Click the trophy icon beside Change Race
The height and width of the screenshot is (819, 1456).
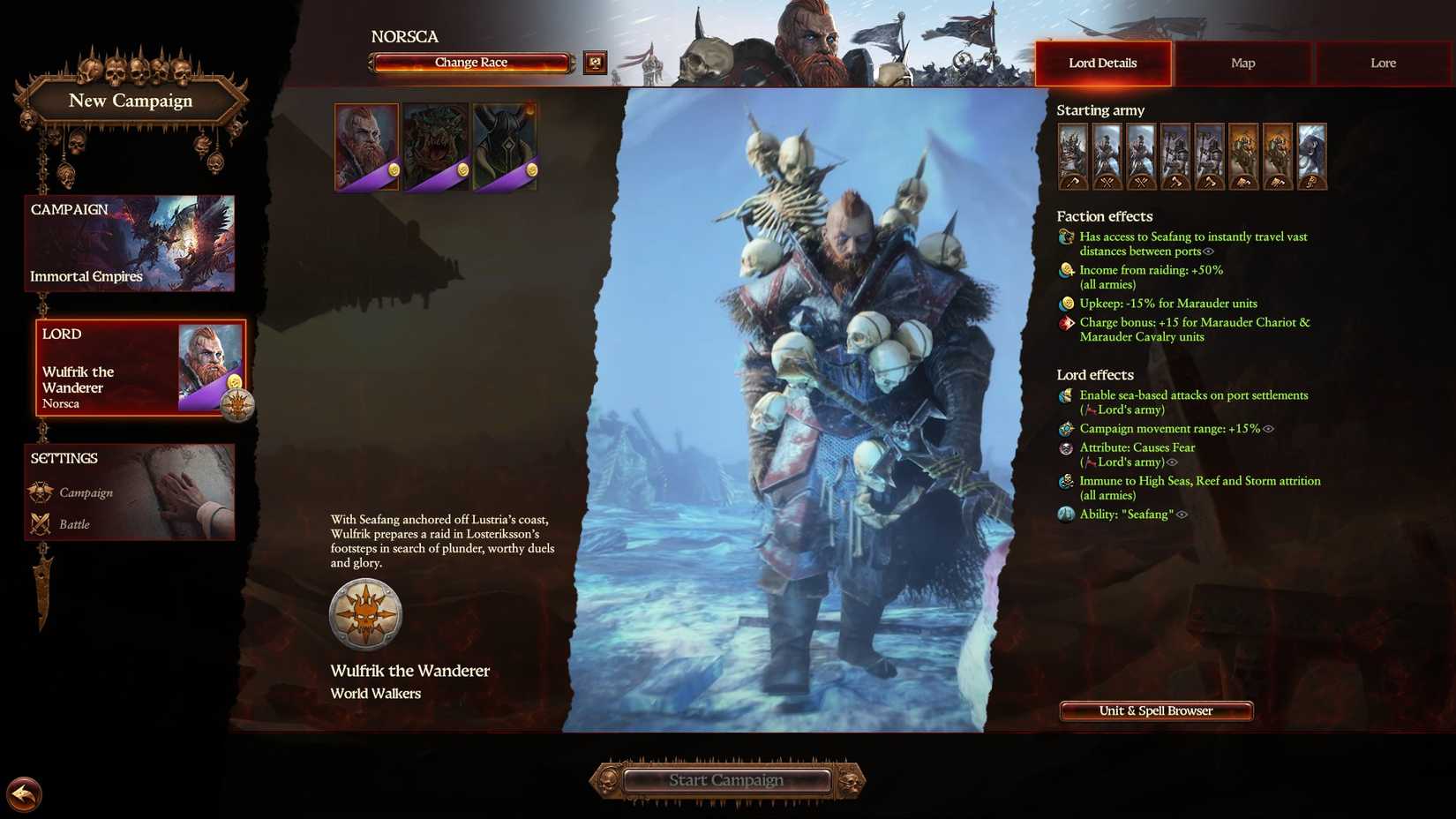595,62
